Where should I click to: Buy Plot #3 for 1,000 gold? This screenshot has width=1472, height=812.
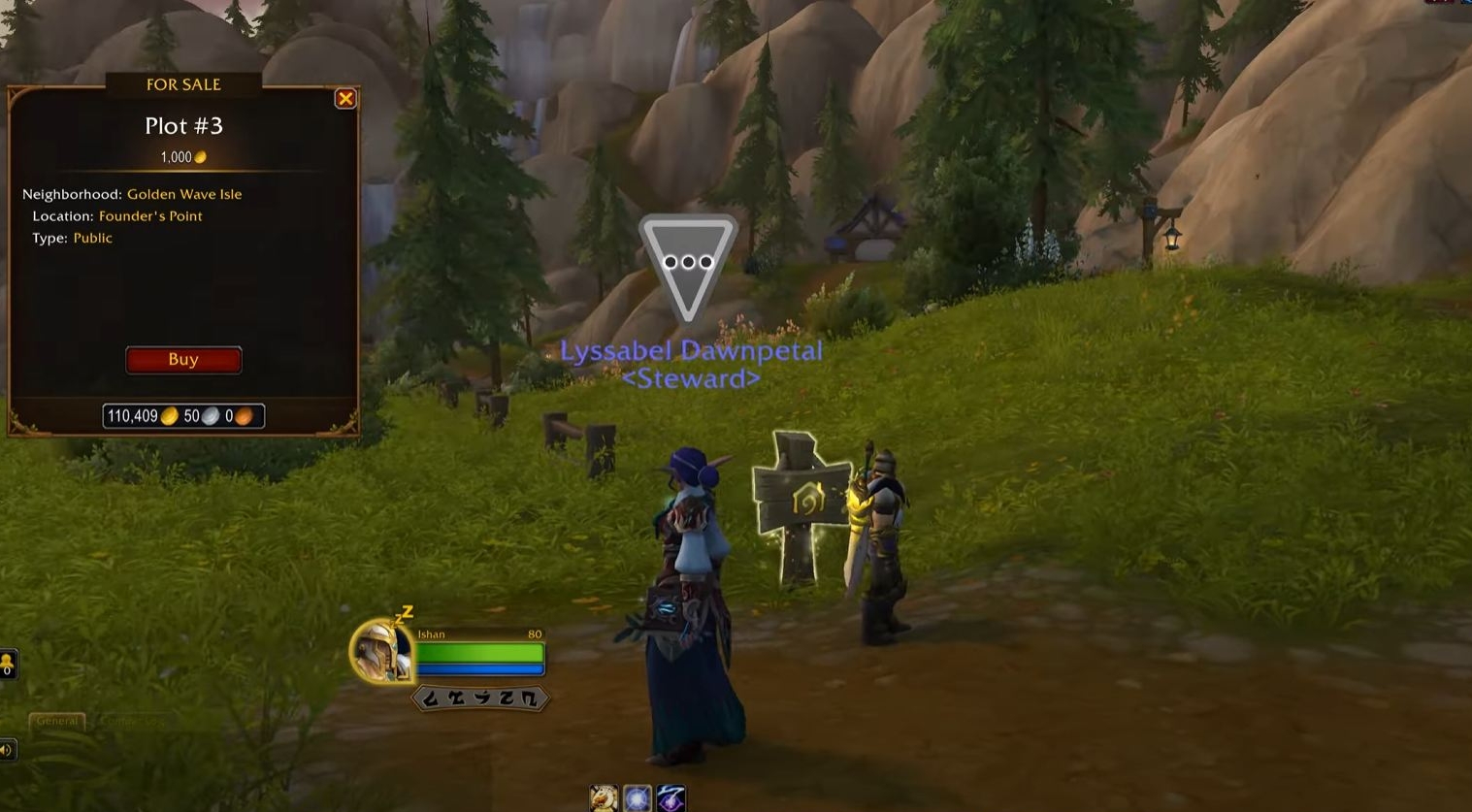183,360
